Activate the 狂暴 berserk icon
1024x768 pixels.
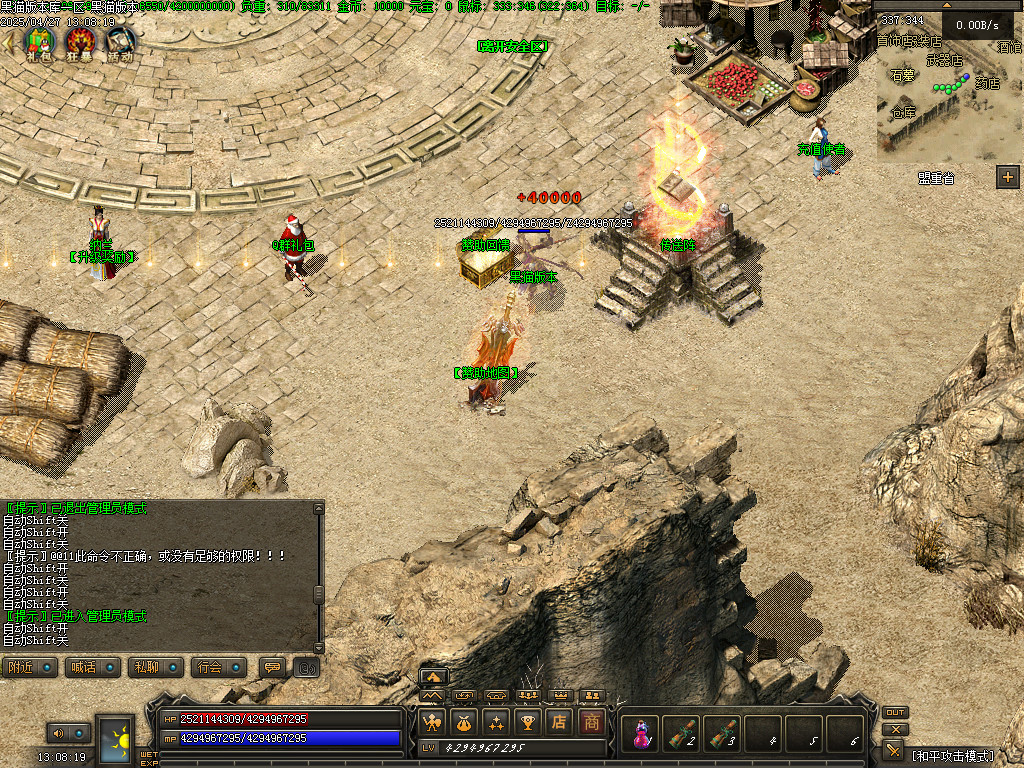[x=81, y=42]
